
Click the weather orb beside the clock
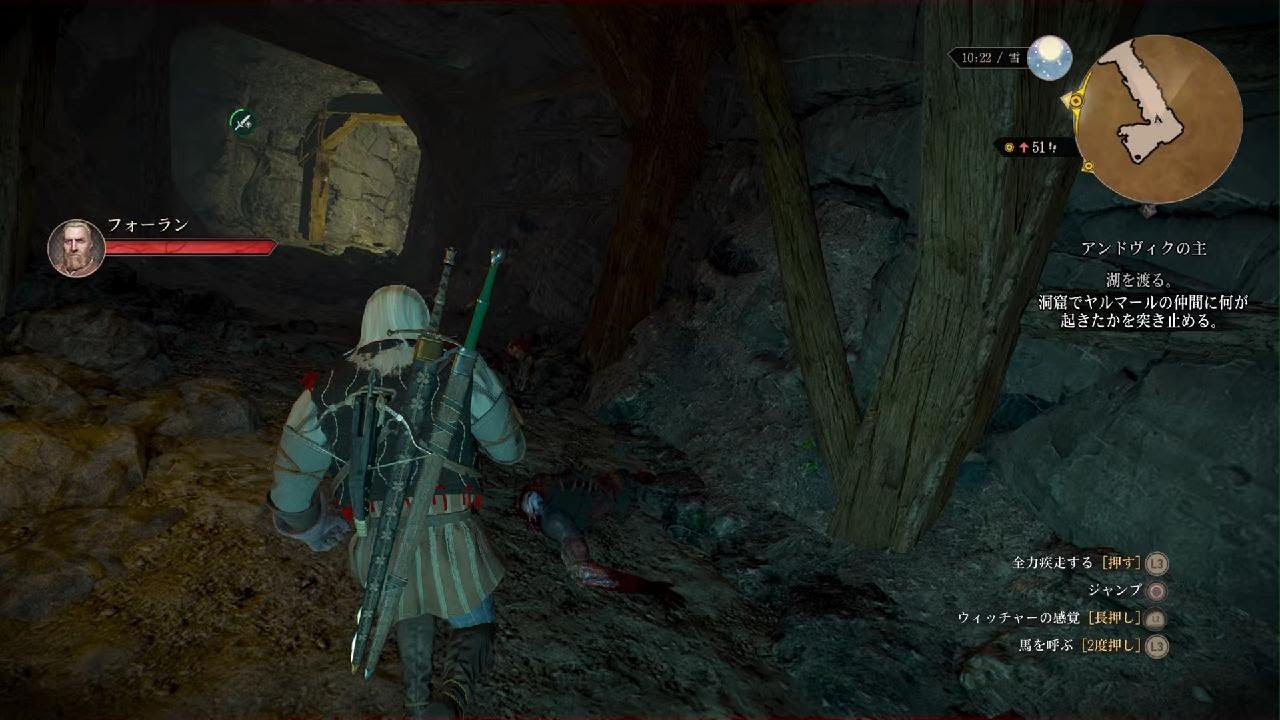point(1050,57)
